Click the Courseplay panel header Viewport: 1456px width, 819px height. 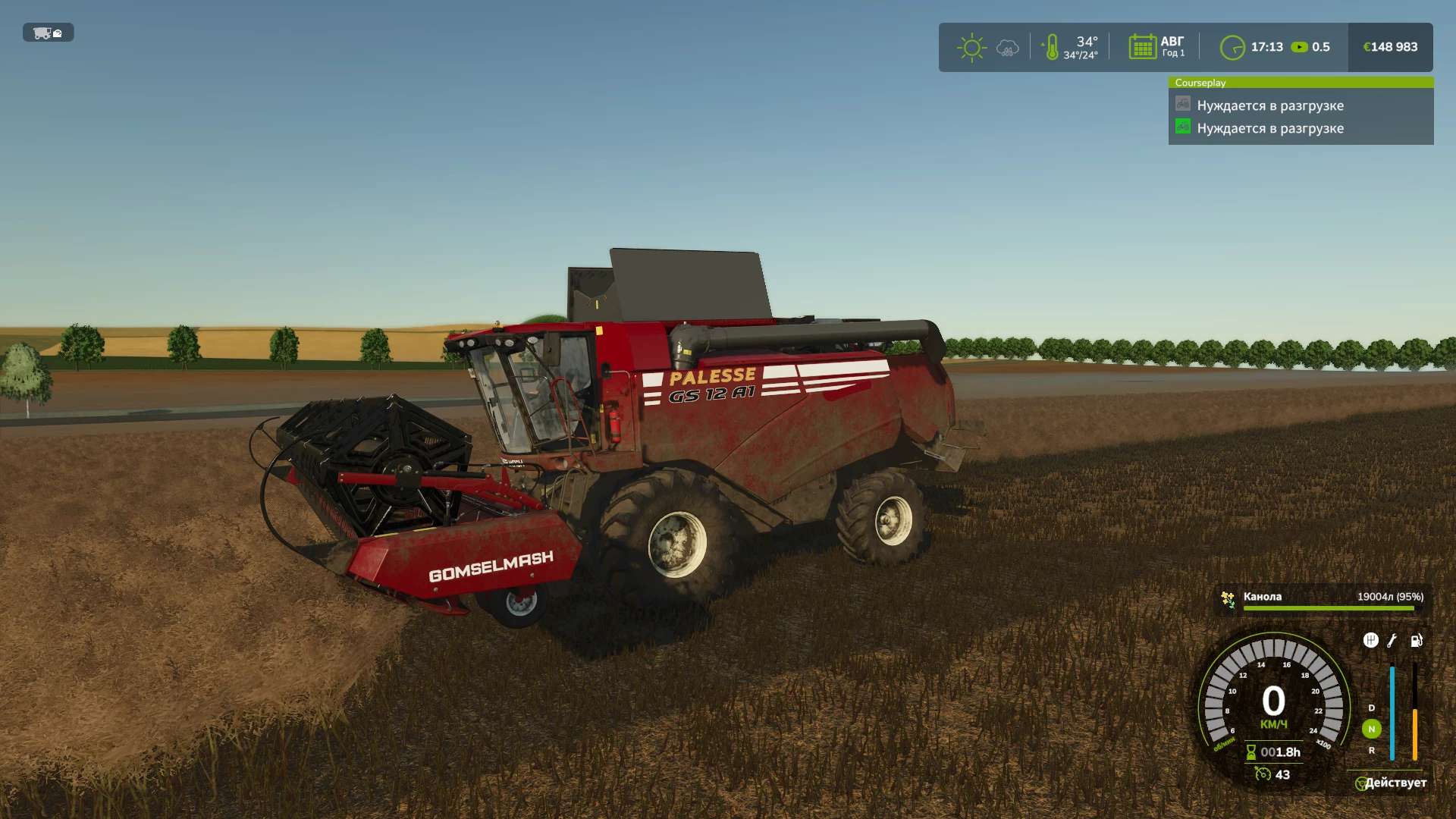click(1300, 83)
